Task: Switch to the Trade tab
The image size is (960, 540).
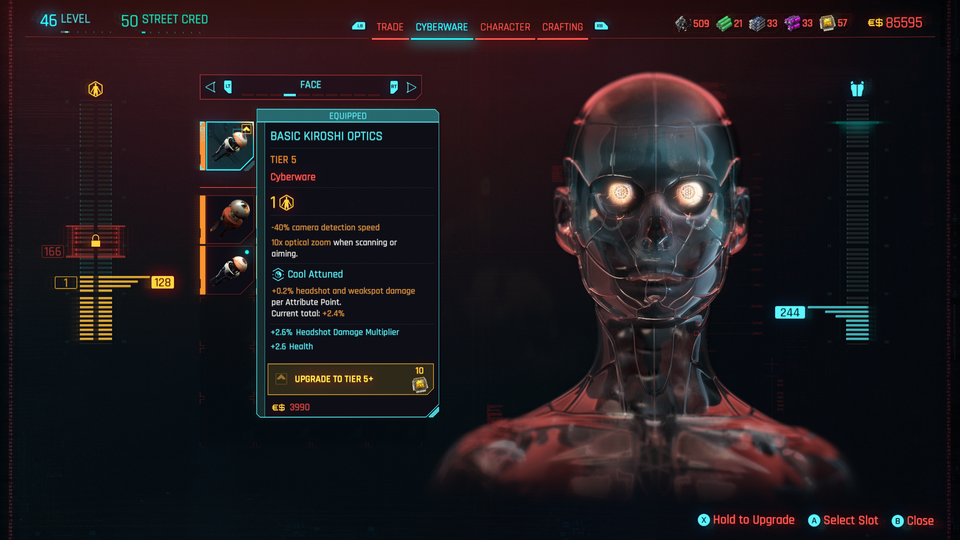Action: coord(390,27)
